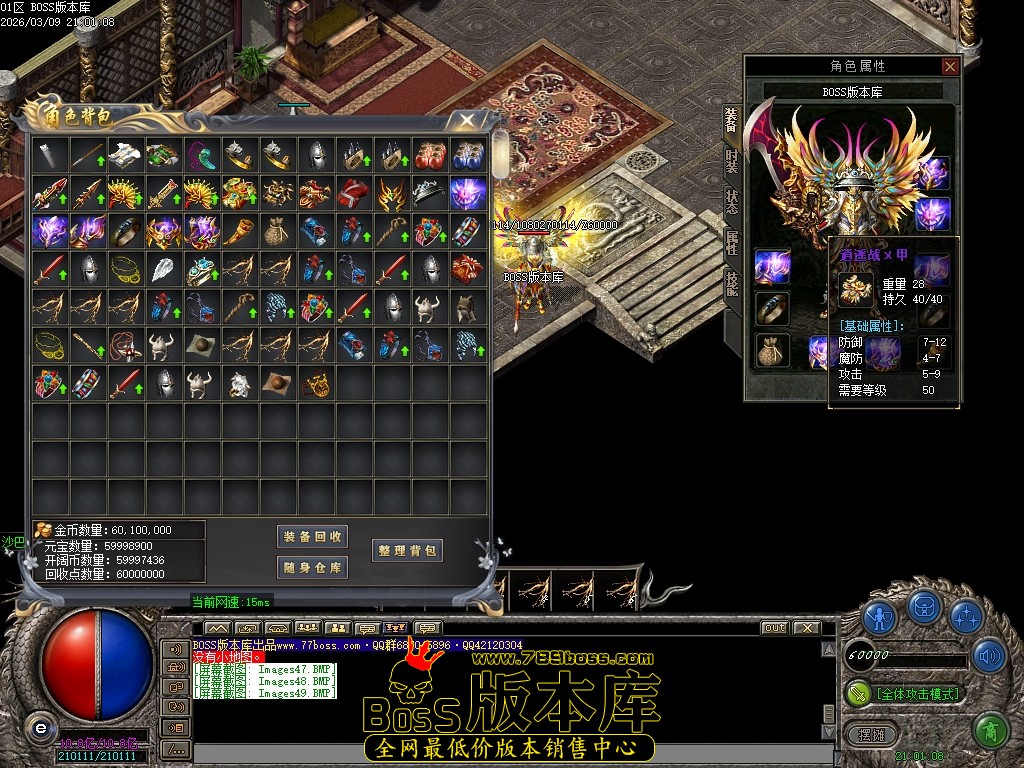Switch to the 技能 skills tab
This screenshot has height=768, width=1024.
click(x=731, y=280)
